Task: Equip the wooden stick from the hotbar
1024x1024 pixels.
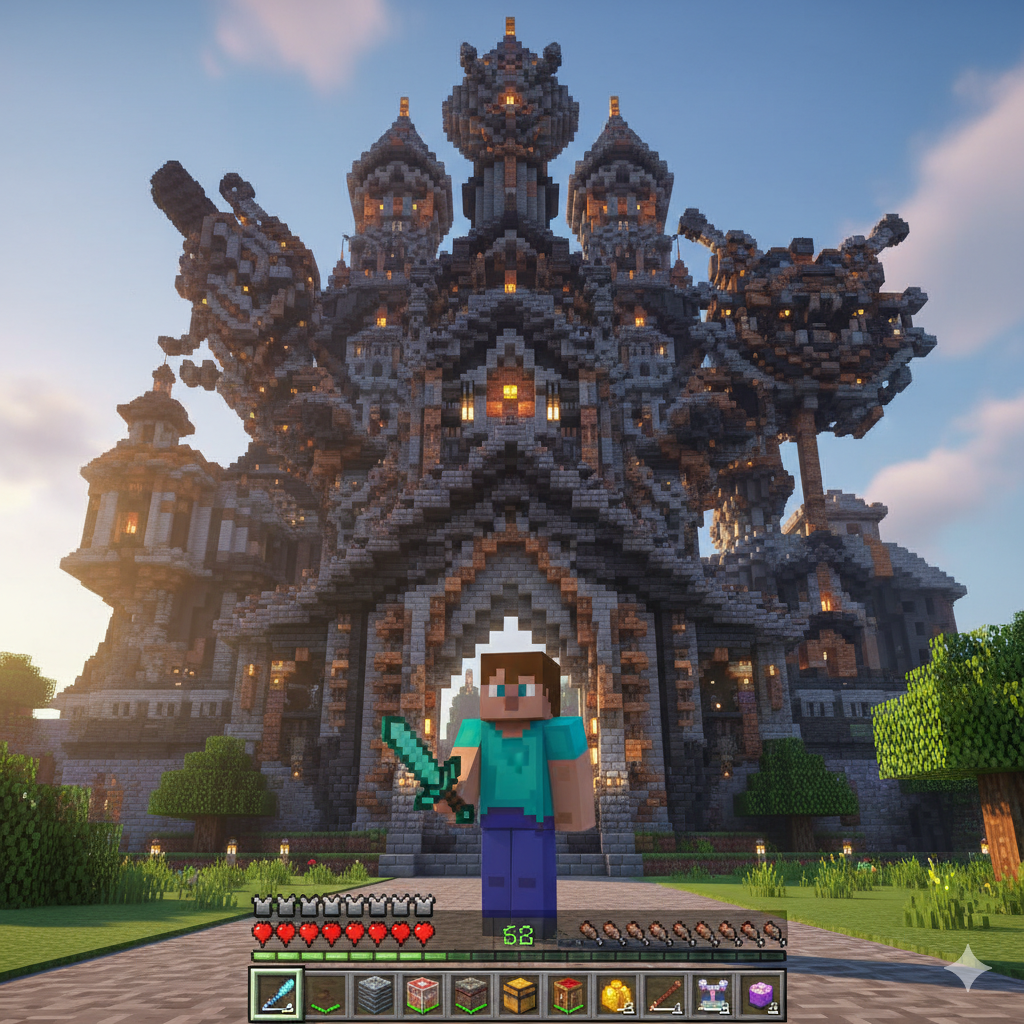Action: tap(664, 994)
